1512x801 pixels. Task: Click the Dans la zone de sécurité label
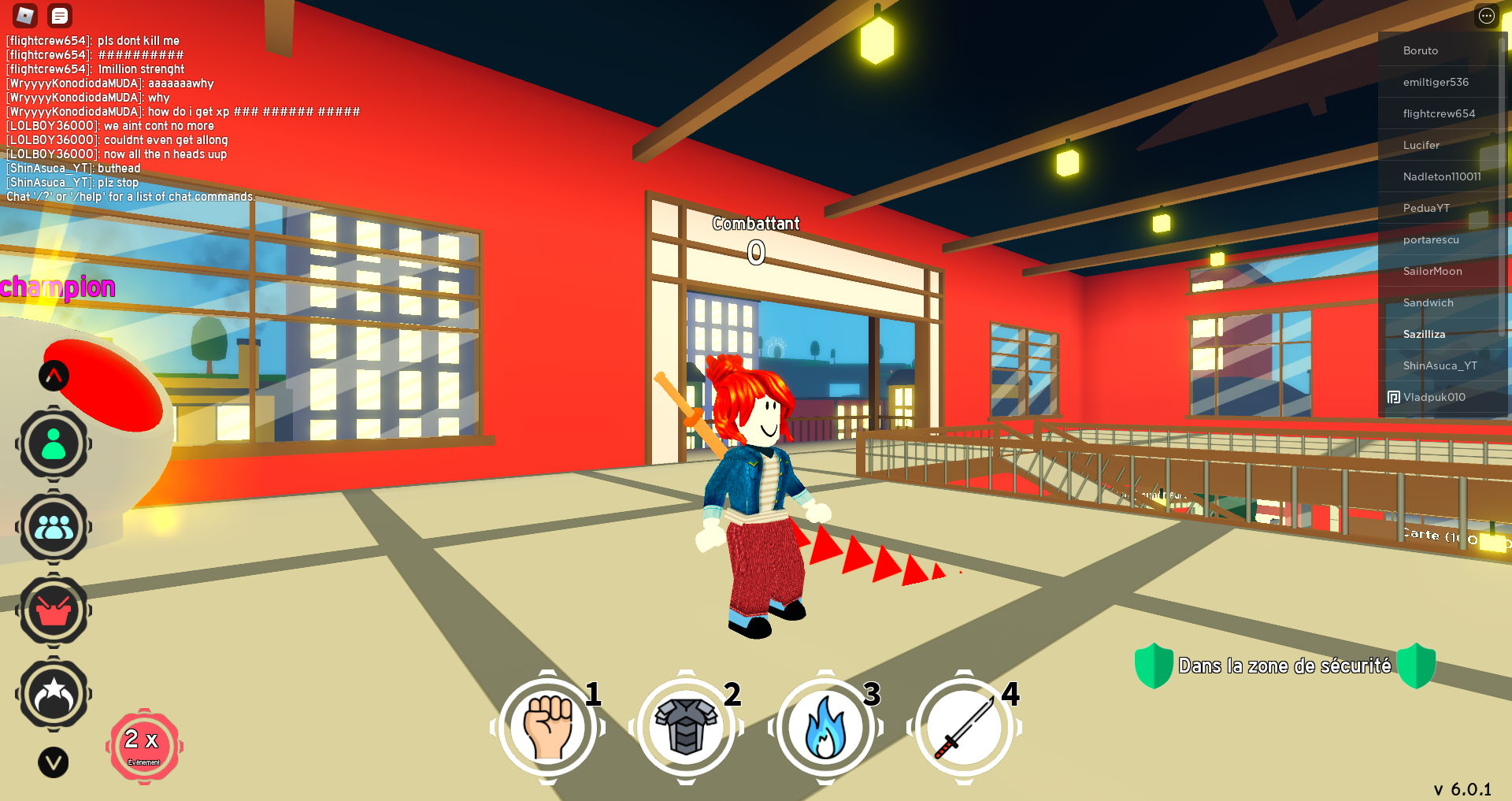click(1285, 666)
